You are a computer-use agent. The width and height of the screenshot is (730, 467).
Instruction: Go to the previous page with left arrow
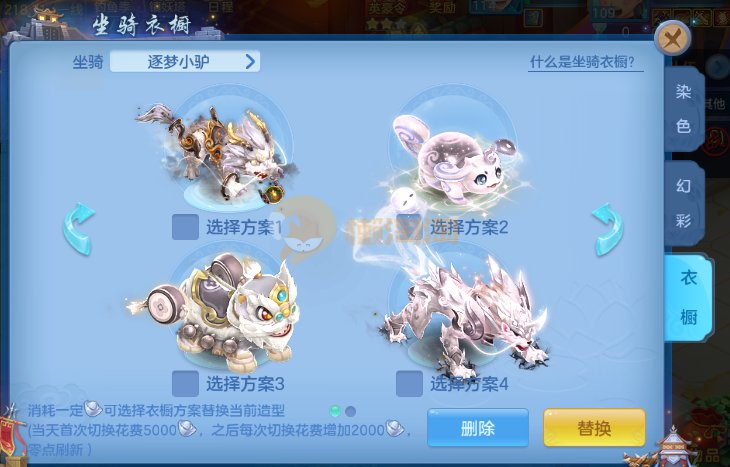78,228
